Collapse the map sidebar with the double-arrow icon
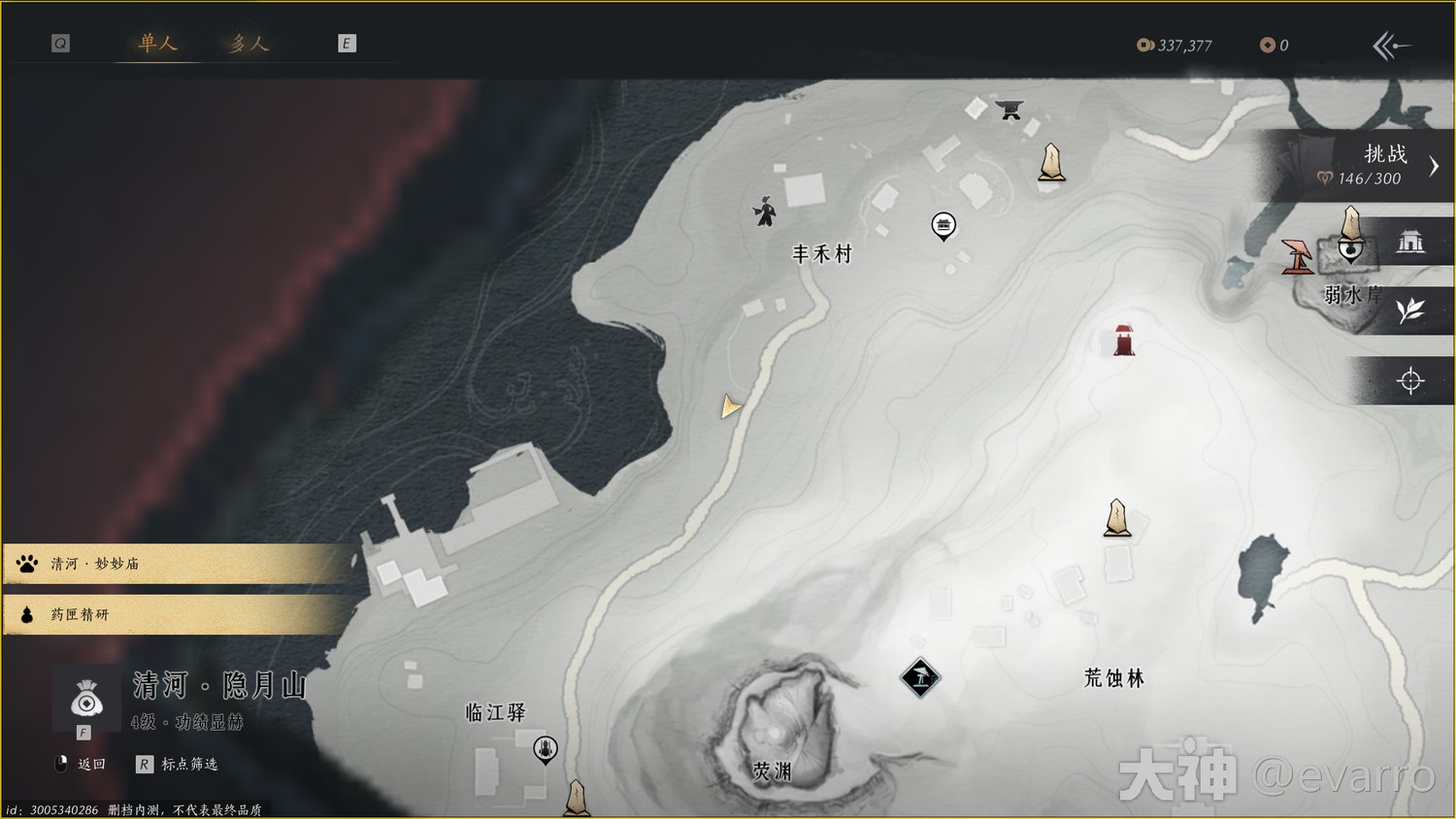 [1392, 44]
